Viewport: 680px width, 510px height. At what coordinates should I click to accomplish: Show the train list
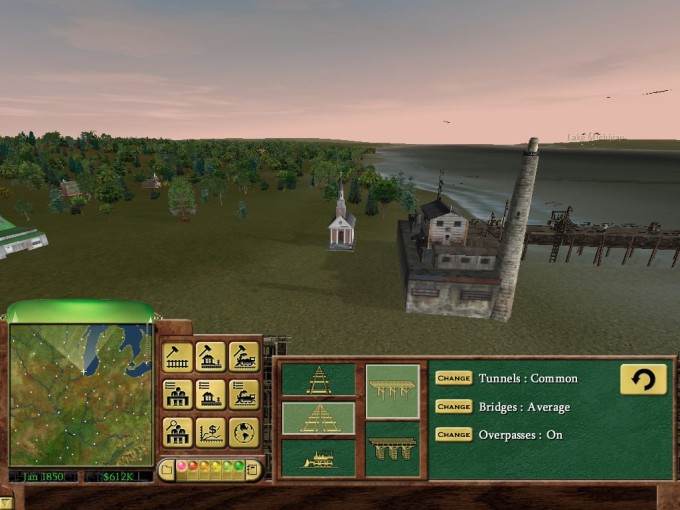click(x=243, y=394)
